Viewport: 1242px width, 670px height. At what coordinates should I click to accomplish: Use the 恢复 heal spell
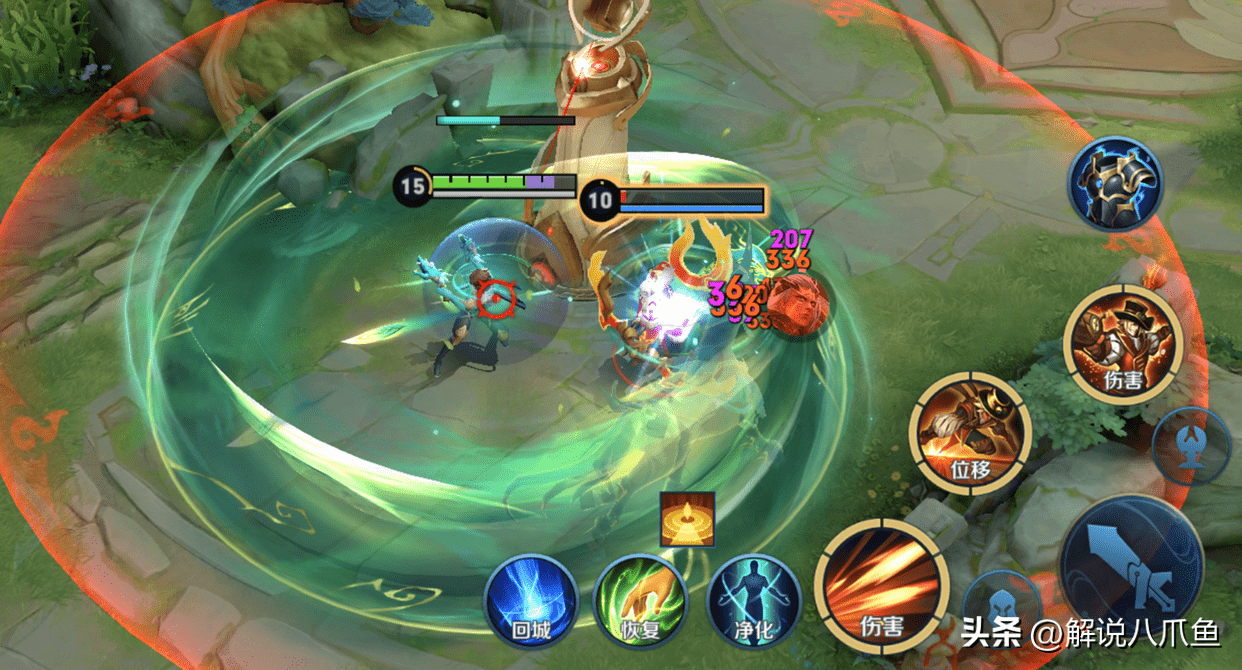(640, 601)
